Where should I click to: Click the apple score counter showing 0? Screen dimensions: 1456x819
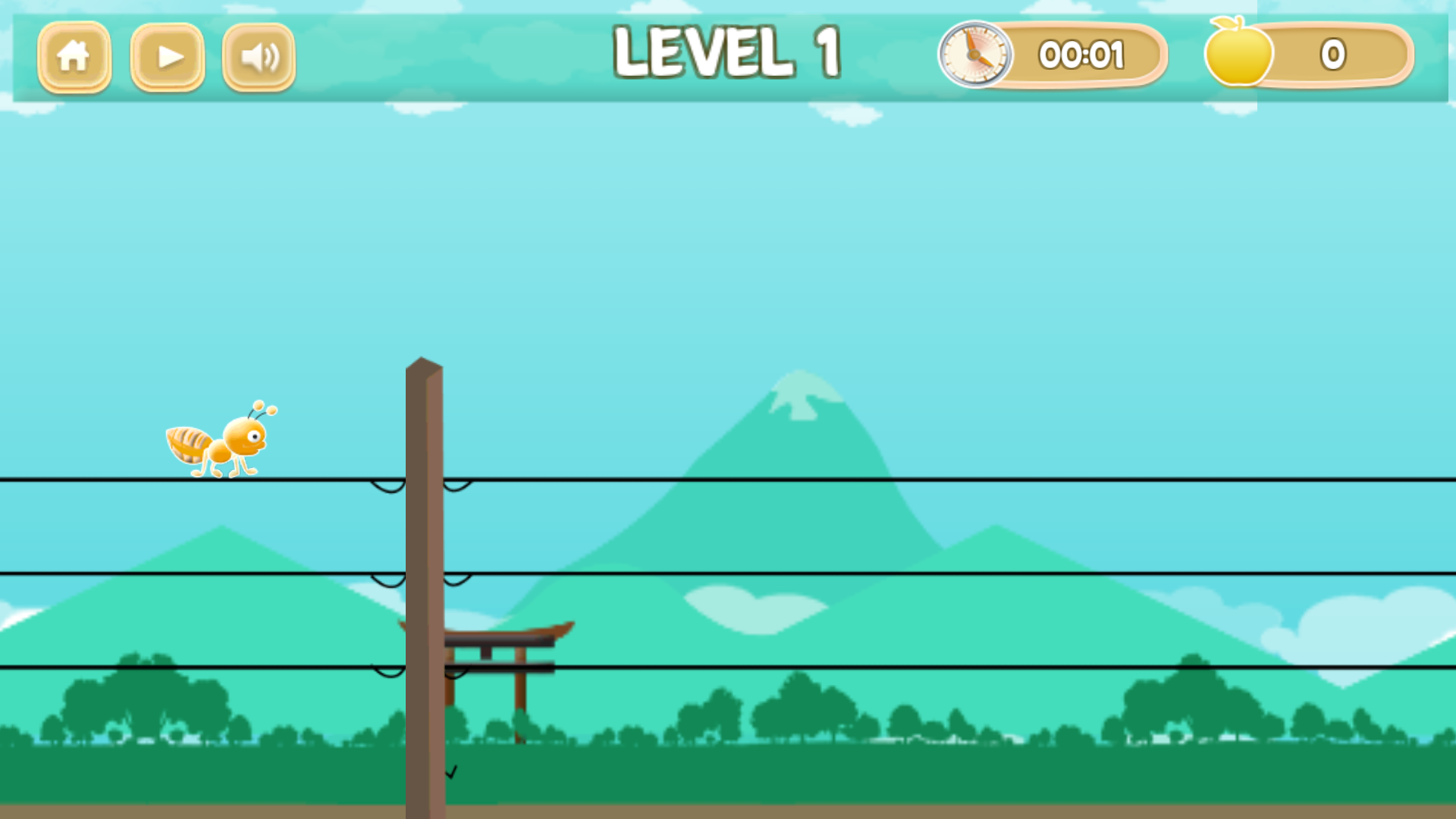[x=1332, y=55]
